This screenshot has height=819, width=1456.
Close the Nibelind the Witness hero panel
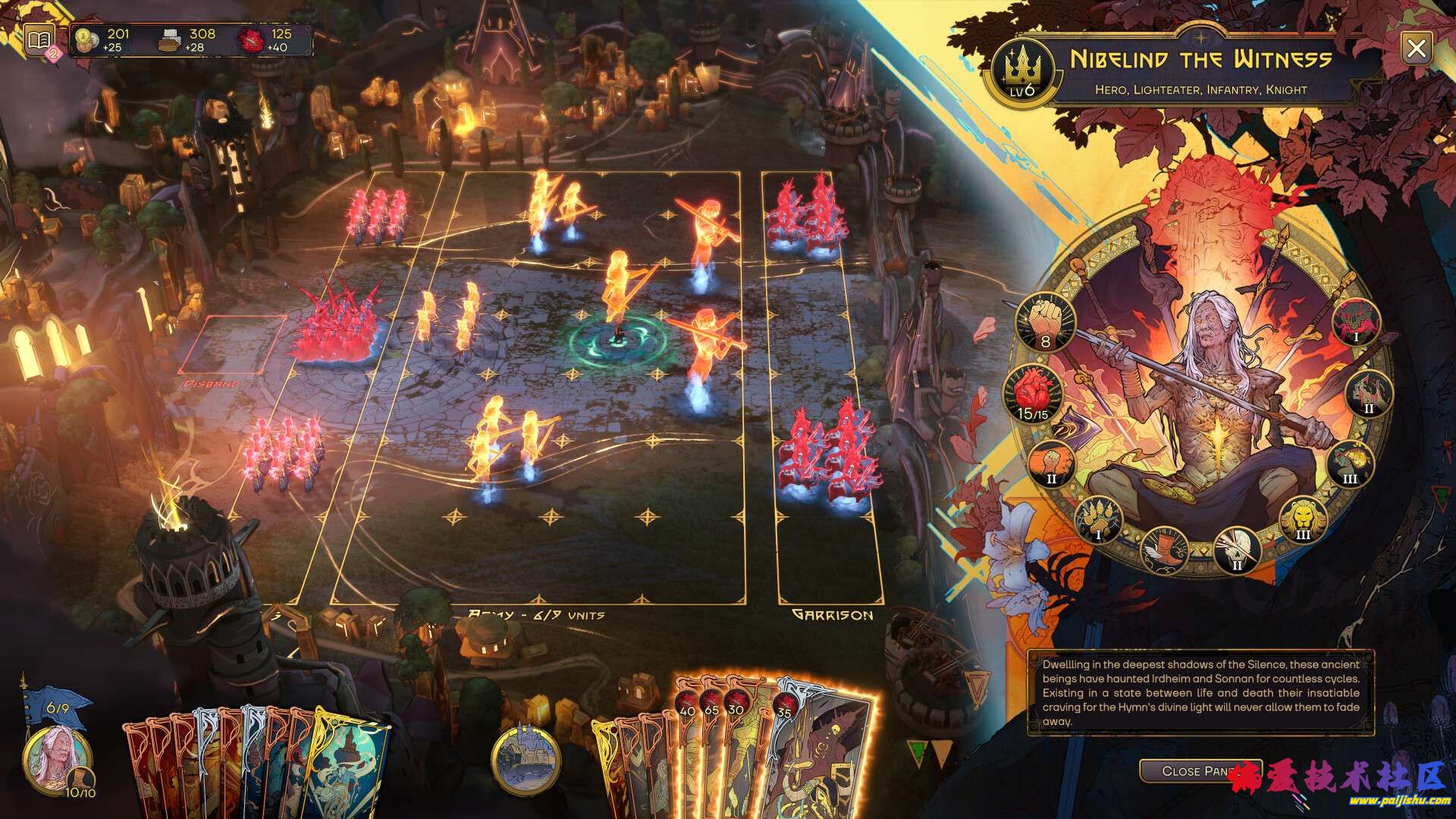point(1415,49)
